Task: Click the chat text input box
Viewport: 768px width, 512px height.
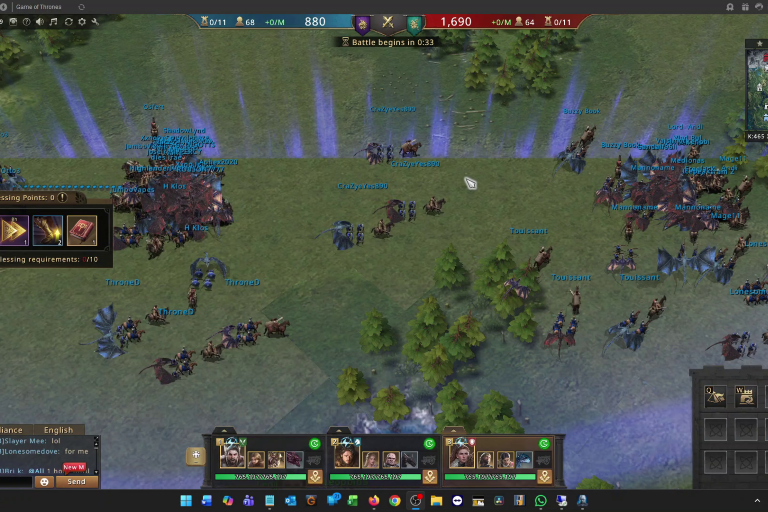Action: tap(16, 481)
